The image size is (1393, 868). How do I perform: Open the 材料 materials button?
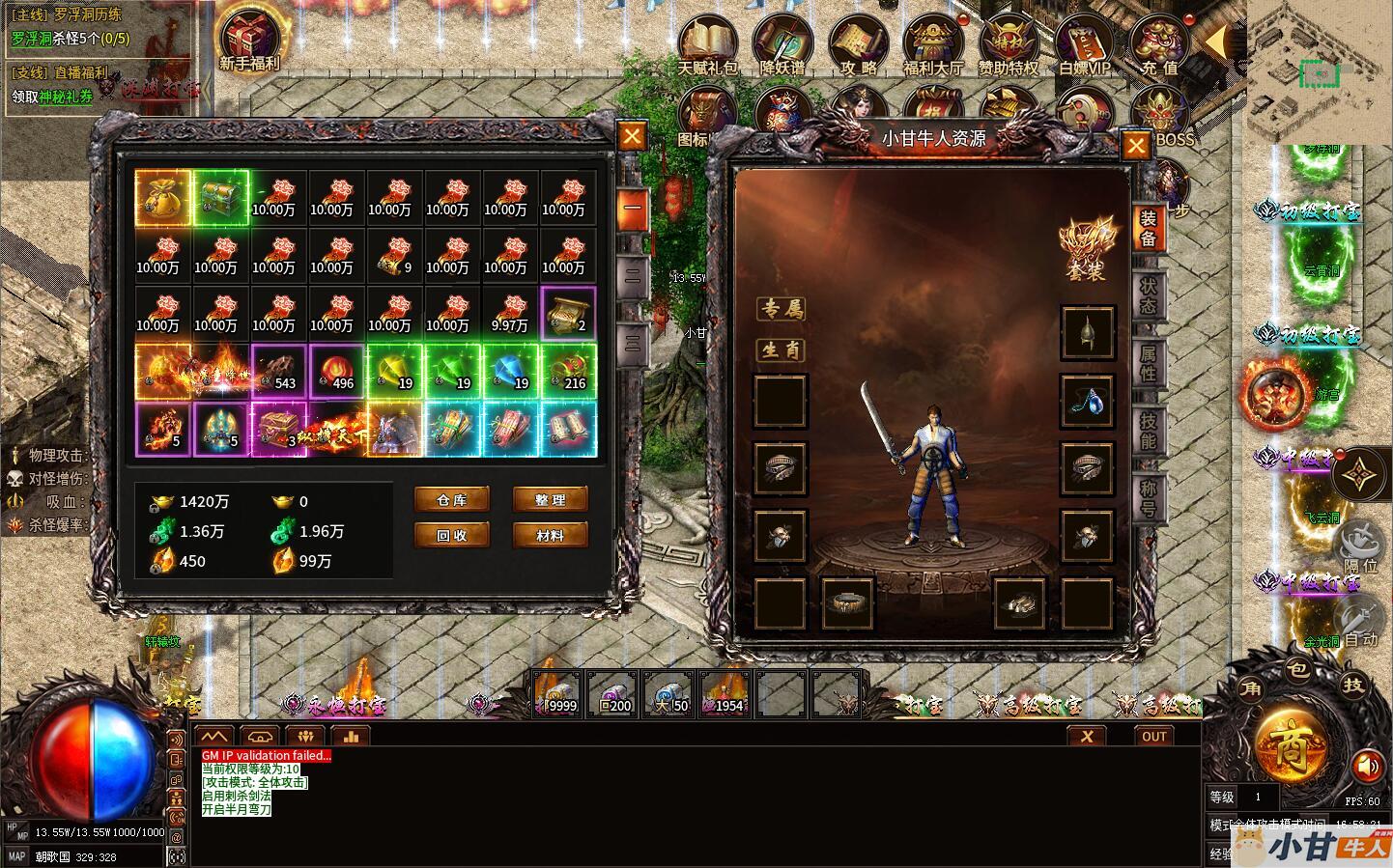coord(550,535)
